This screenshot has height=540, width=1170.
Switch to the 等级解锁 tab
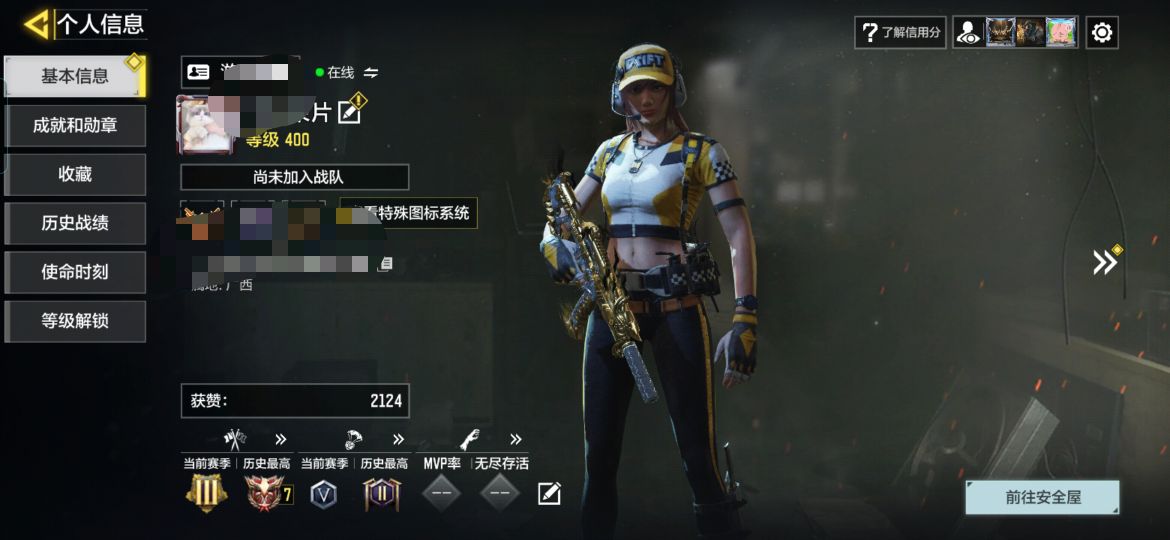pos(75,321)
